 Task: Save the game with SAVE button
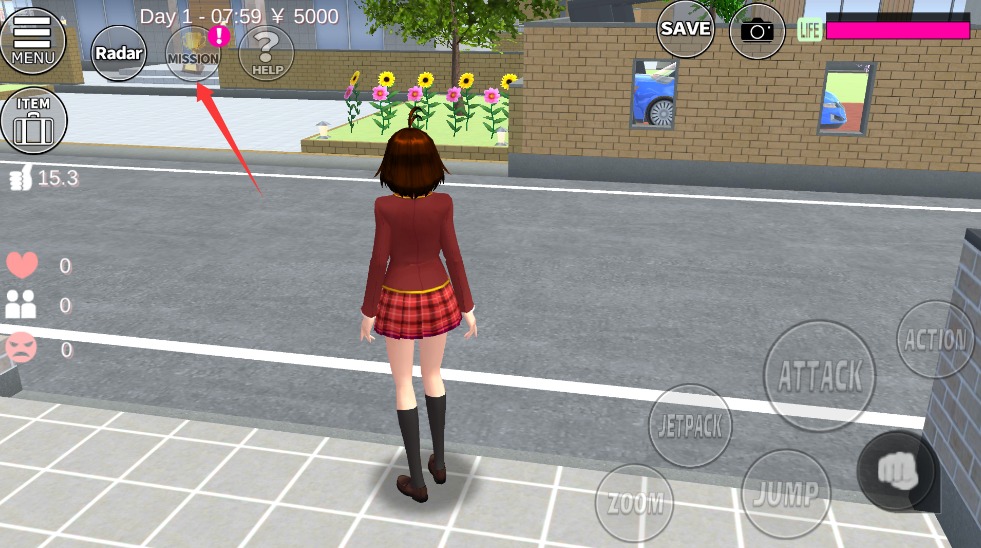[x=685, y=30]
